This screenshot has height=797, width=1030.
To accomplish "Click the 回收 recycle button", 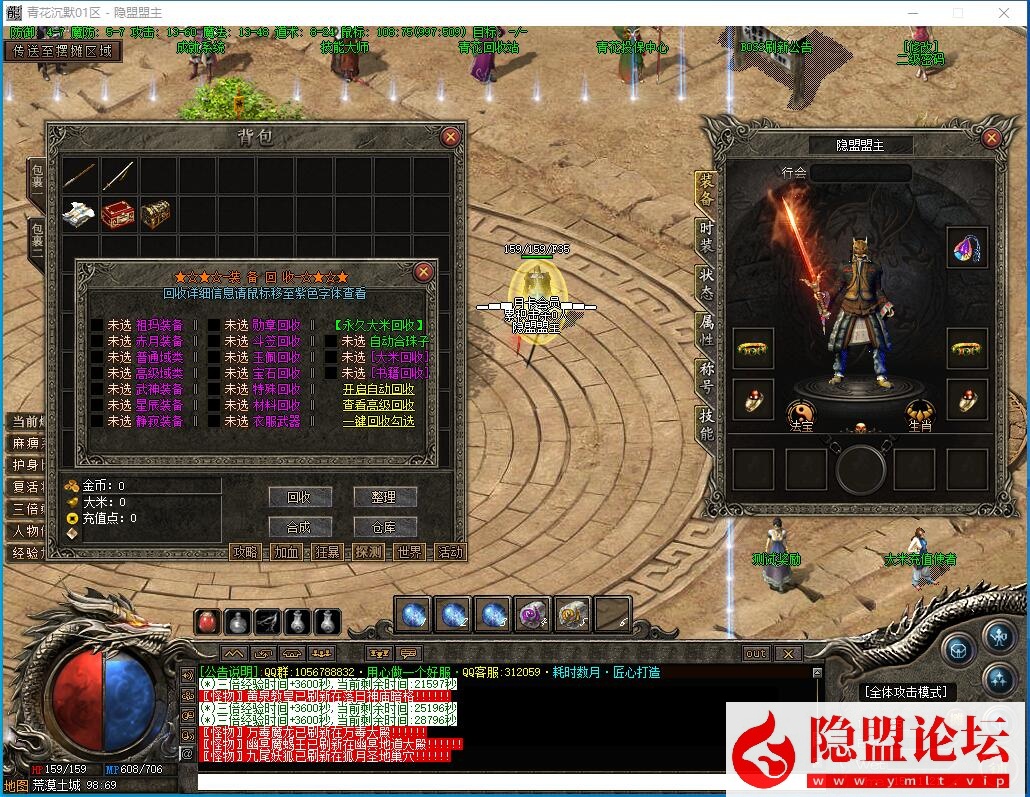I will (x=299, y=497).
